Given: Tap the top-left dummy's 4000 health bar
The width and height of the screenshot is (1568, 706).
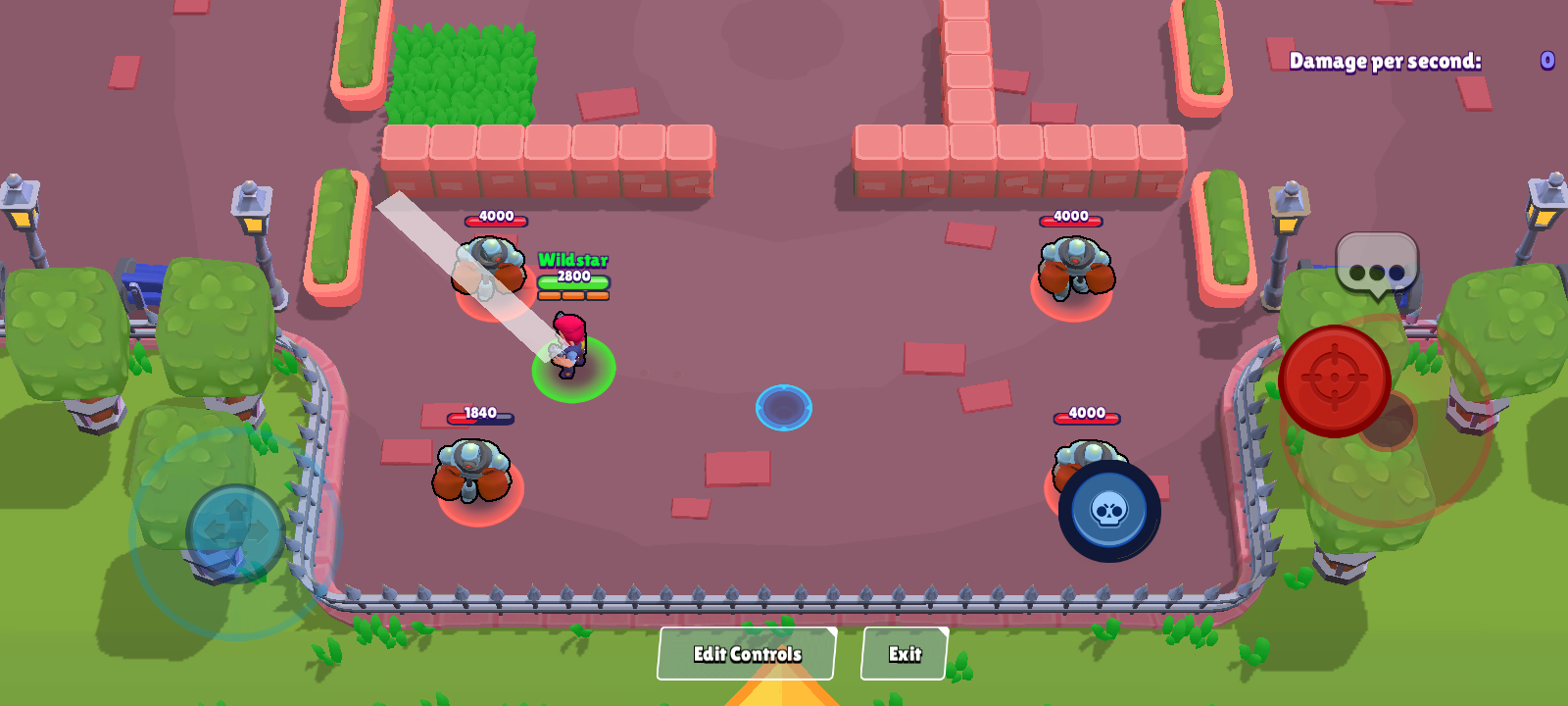Looking at the screenshot, I should [495, 218].
